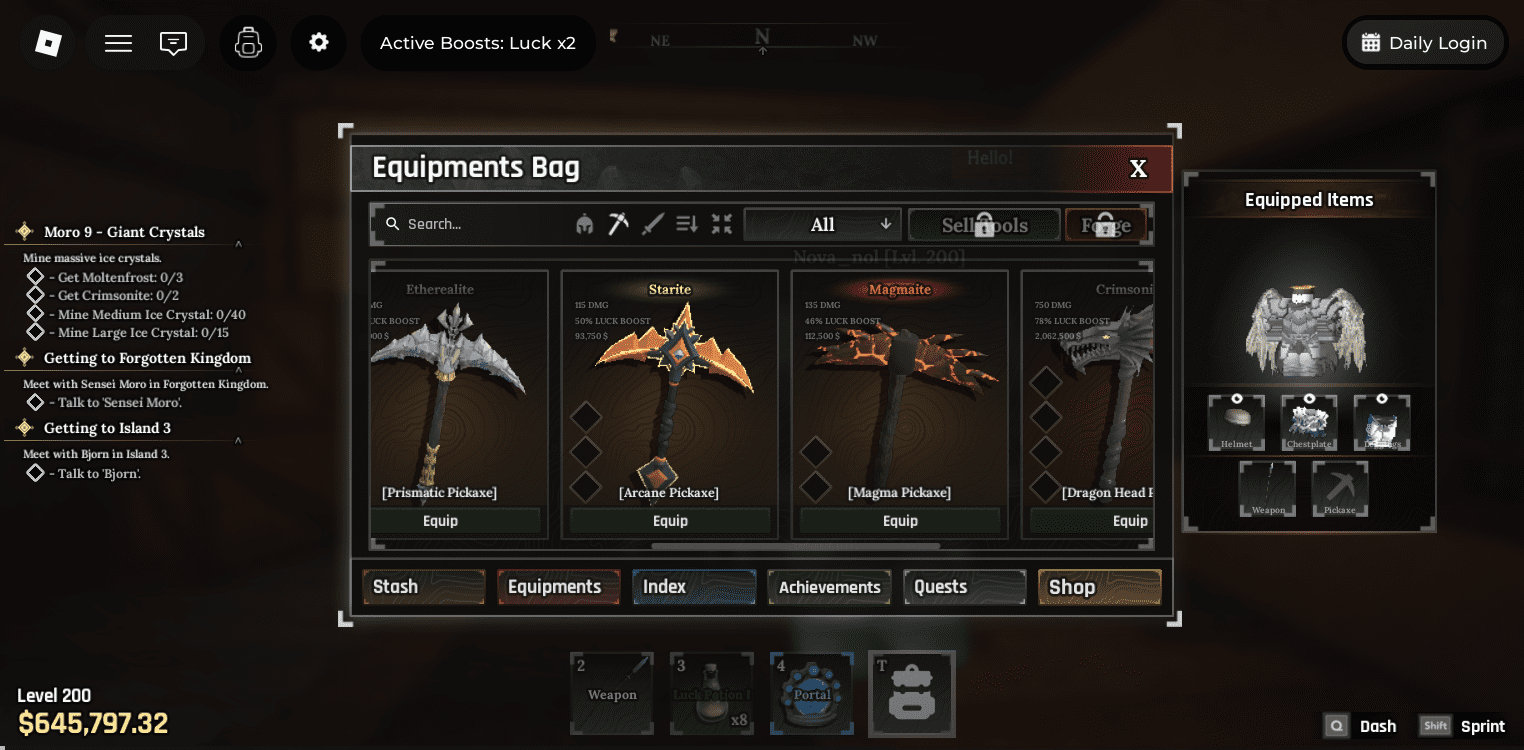Switch to the Stash tab
Viewport: 1524px width, 750px height.
(x=423, y=587)
